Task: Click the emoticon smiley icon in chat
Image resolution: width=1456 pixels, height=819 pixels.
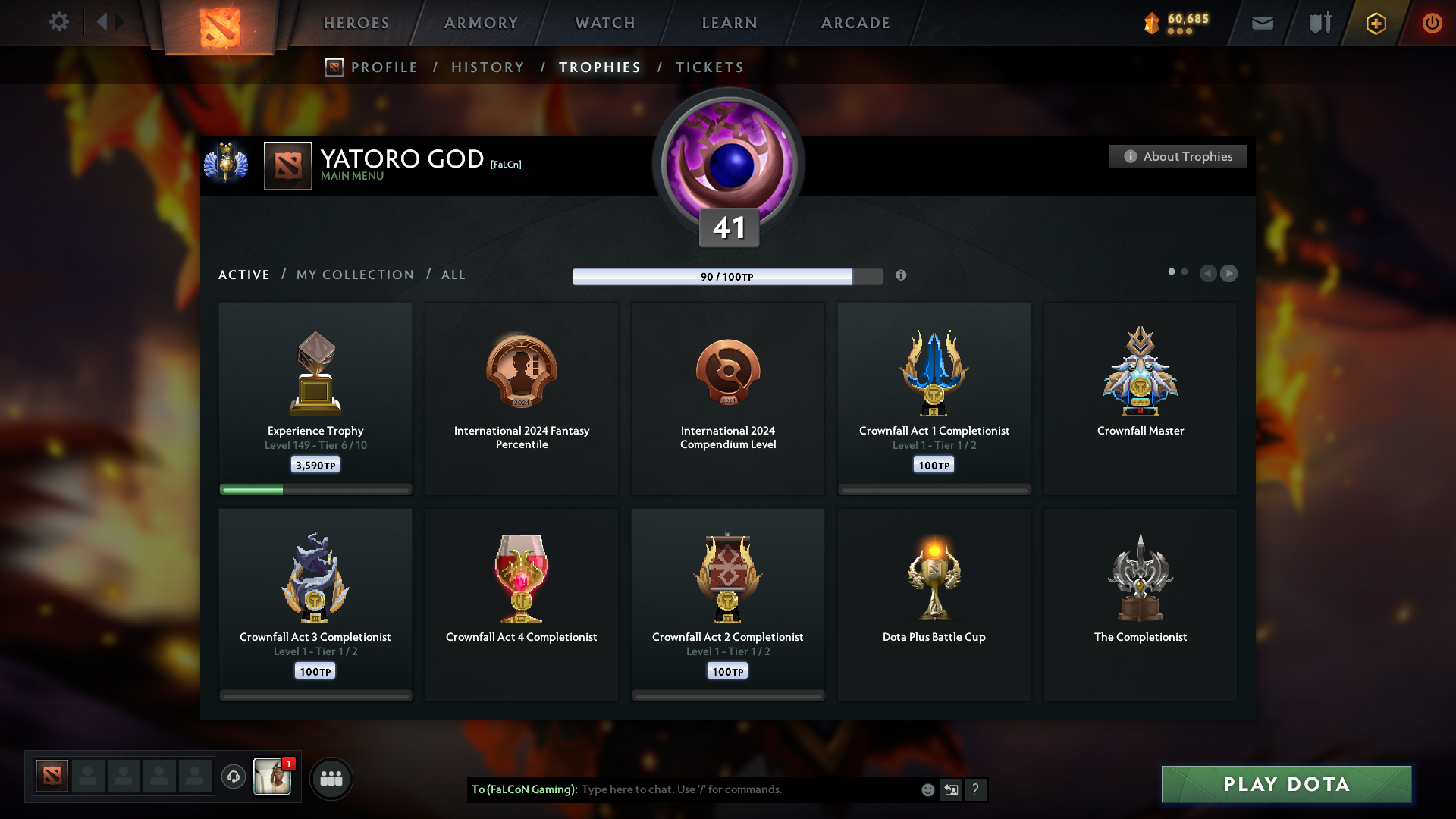Action: [927, 789]
